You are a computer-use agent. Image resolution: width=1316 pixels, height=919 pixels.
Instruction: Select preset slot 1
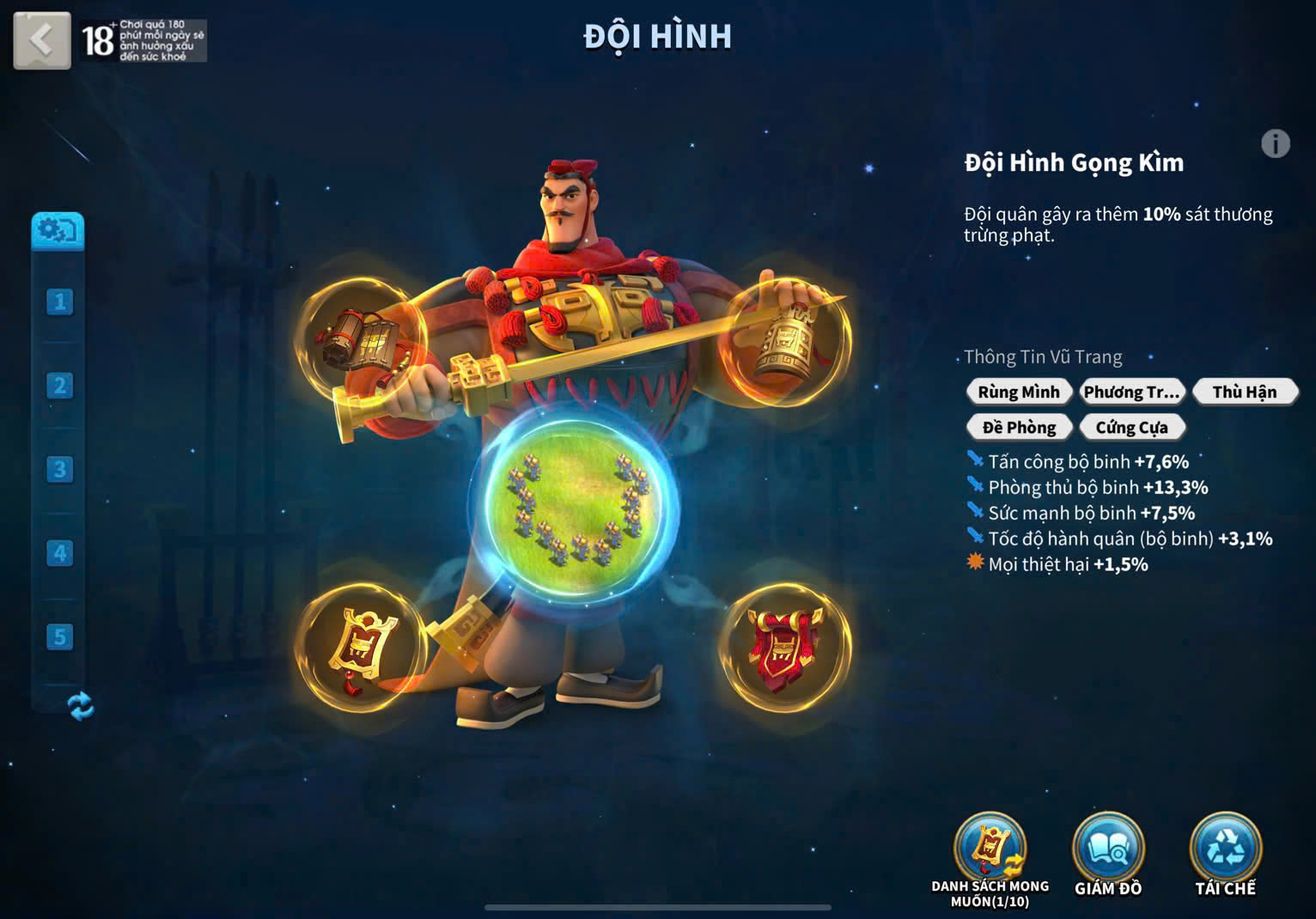(59, 301)
